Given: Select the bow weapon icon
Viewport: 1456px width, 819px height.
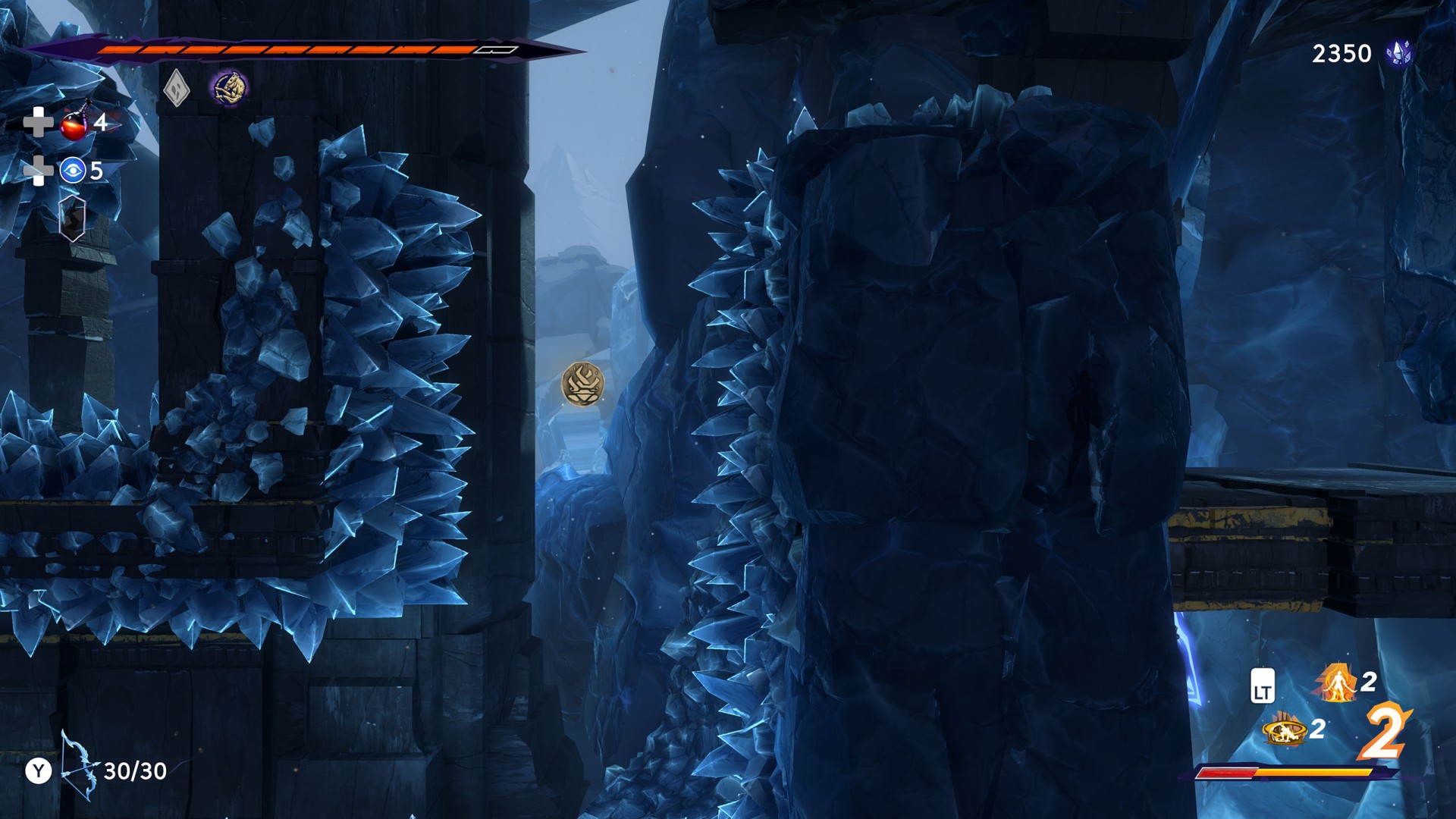Looking at the screenshot, I should coord(78,766).
